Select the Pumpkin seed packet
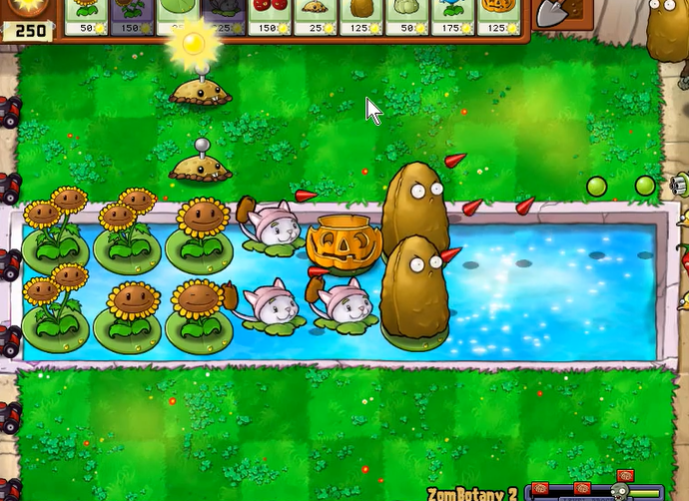This screenshot has height=501, width=689. coord(497,16)
